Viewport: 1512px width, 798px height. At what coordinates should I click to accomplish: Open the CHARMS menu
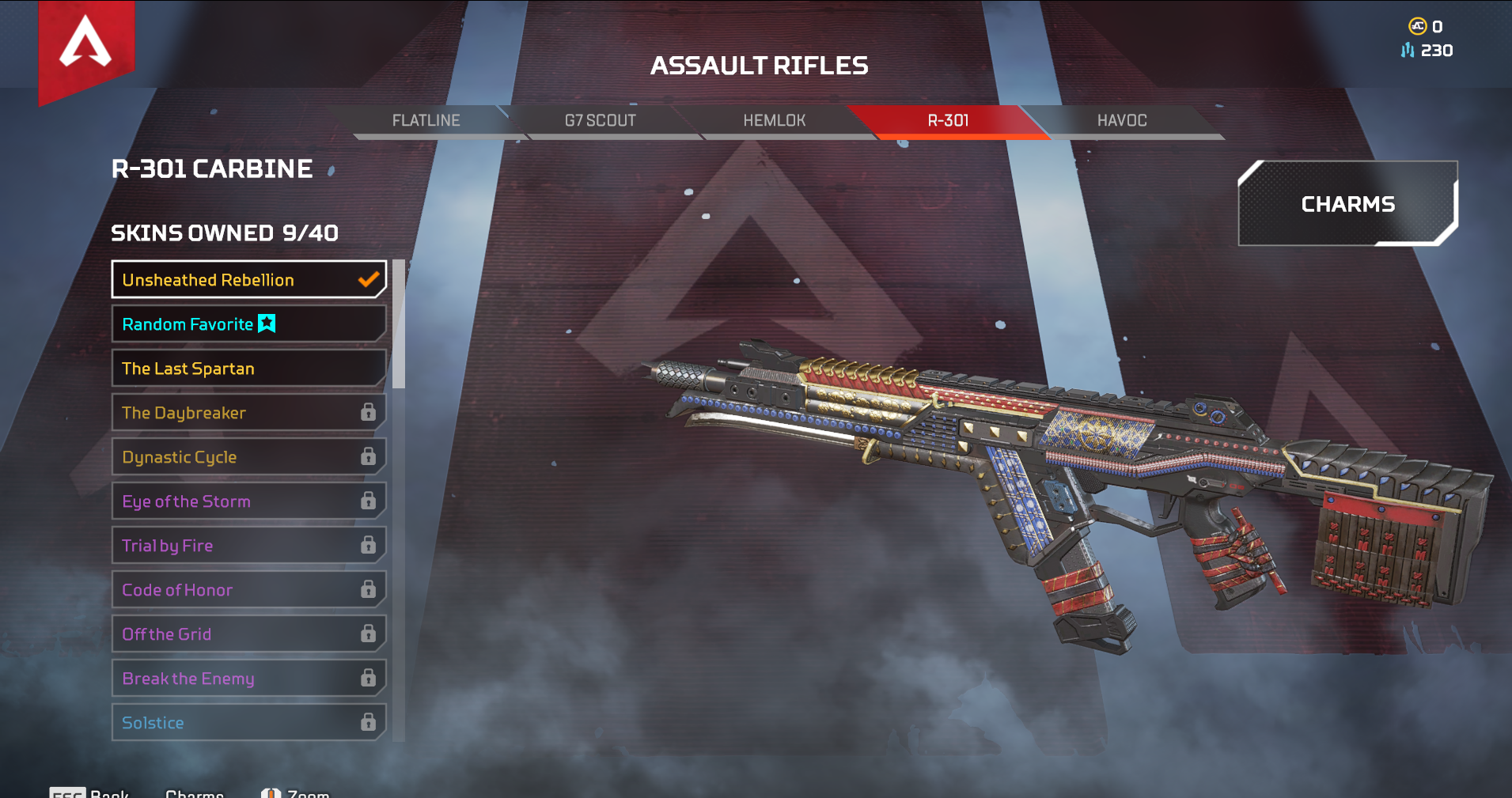click(1347, 203)
